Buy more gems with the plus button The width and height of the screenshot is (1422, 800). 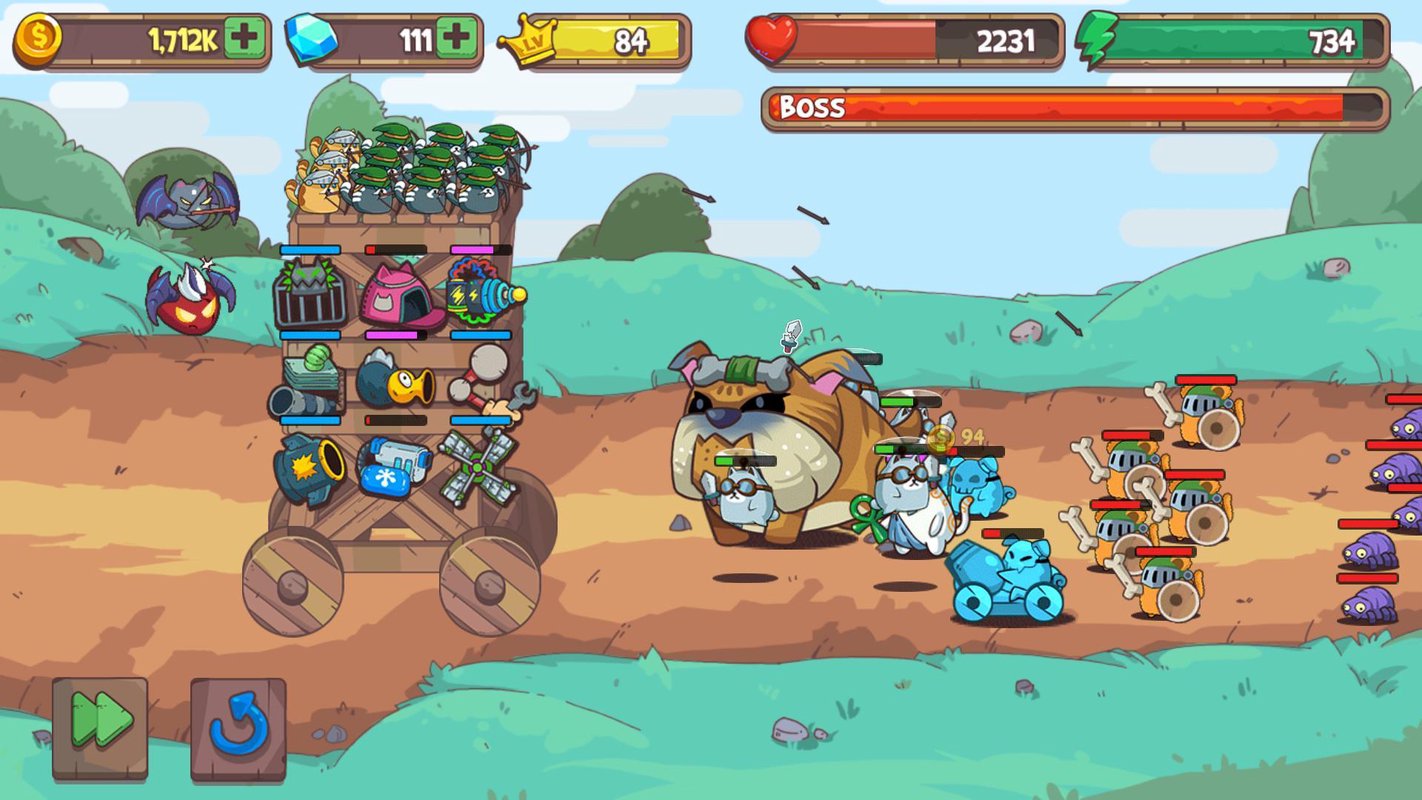[456, 40]
